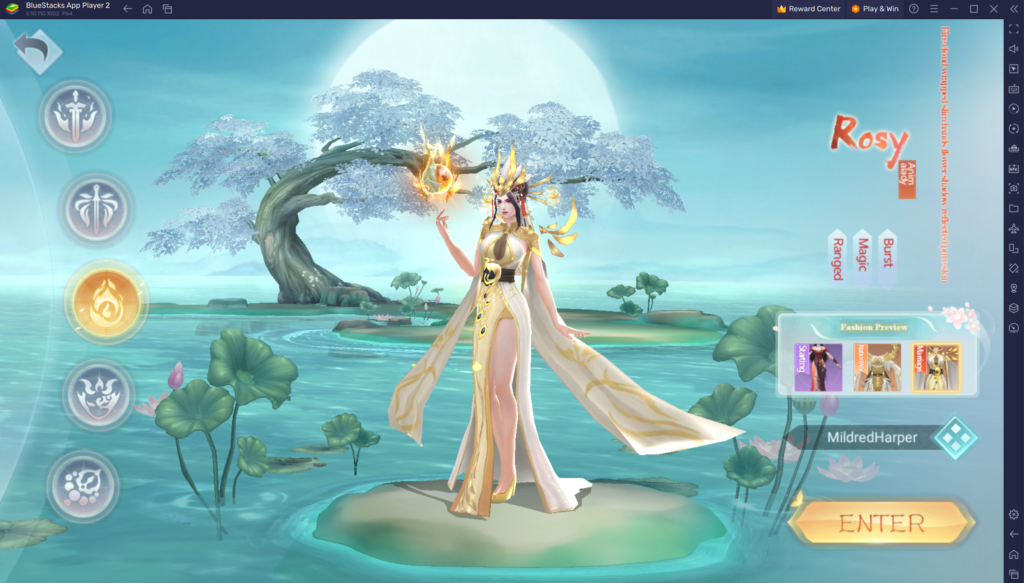The height and width of the screenshot is (583, 1024).
Task: Select the glowing flame class icon
Action: tap(105, 301)
